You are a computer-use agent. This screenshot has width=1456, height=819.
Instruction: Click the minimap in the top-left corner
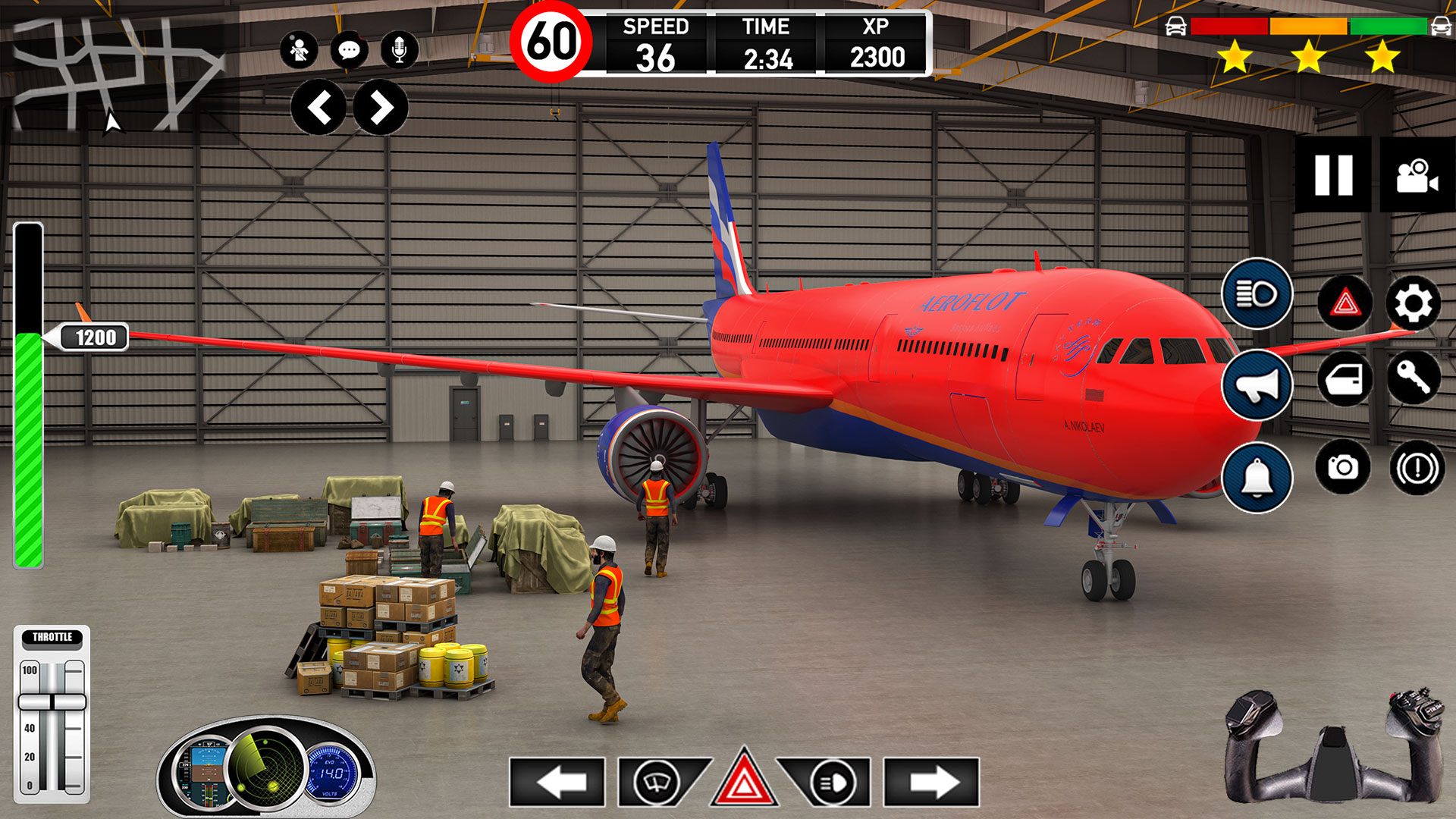pos(114,68)
